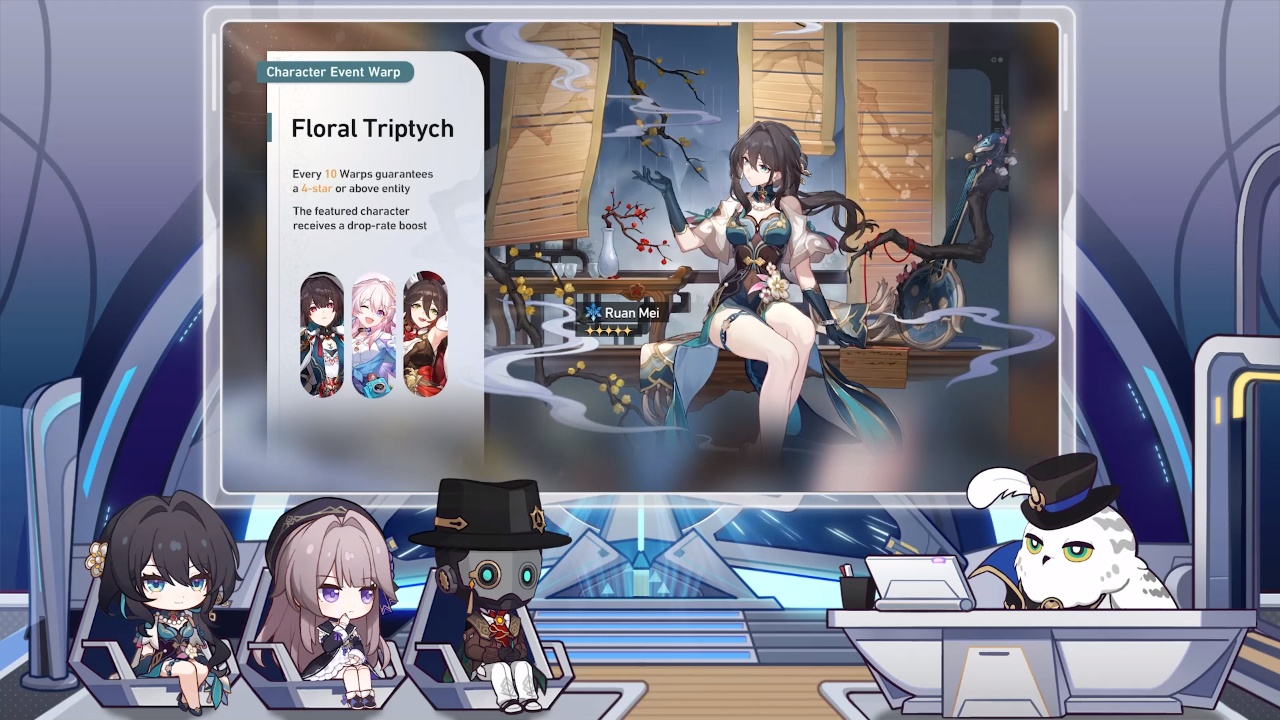
Task: Open the March 7th character portrait
Action: point(375,335)
